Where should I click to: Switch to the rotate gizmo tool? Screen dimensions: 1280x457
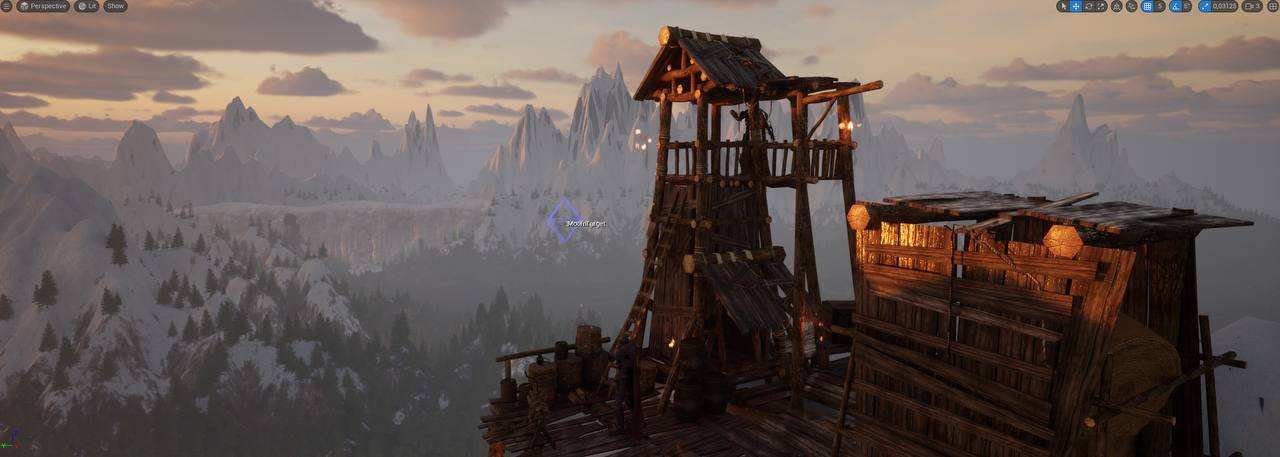(x=1088, y=6)
